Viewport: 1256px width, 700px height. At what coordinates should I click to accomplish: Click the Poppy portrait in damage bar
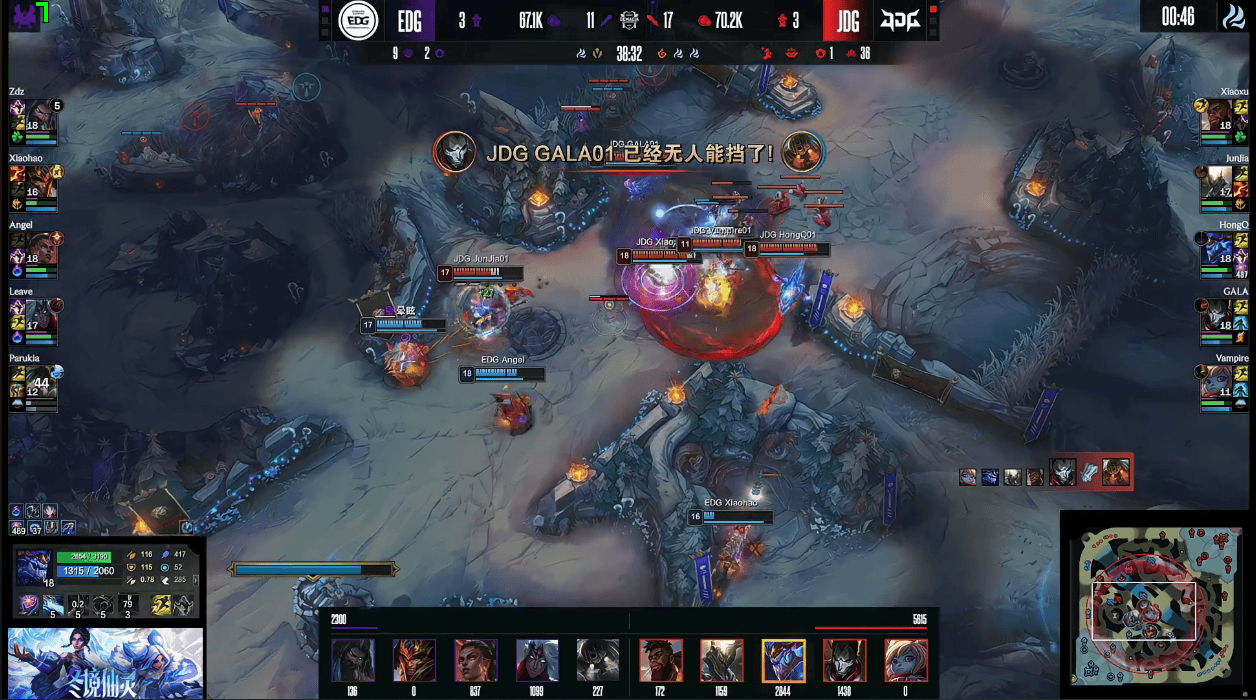pyautogui.click(x=906, y=661)
